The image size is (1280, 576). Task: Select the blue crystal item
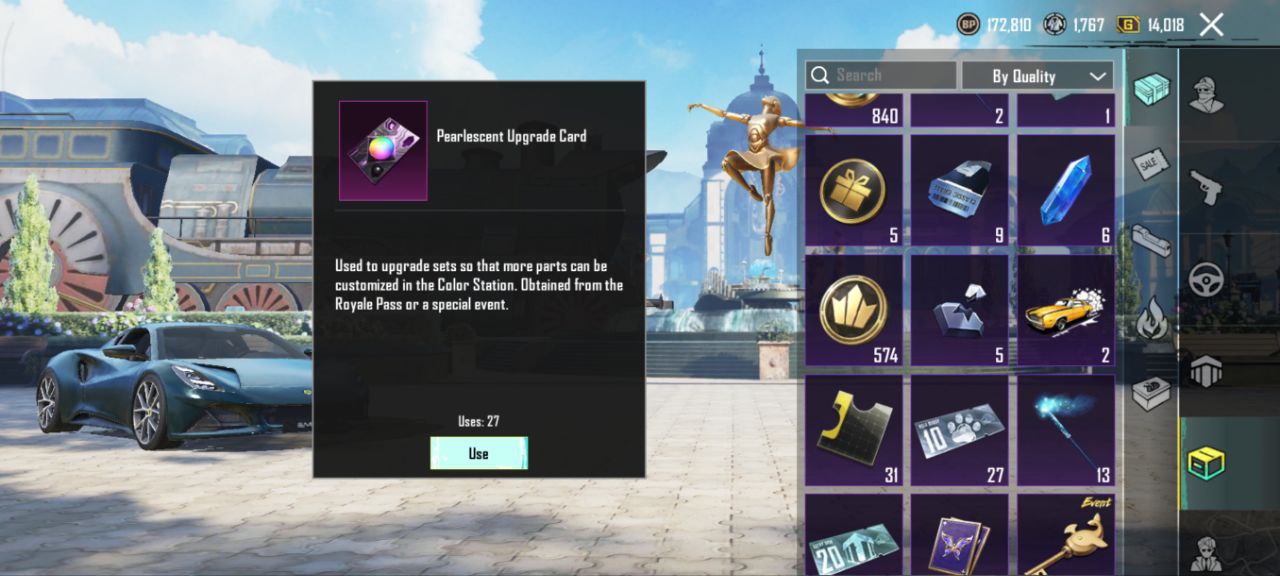point(1065,191)
